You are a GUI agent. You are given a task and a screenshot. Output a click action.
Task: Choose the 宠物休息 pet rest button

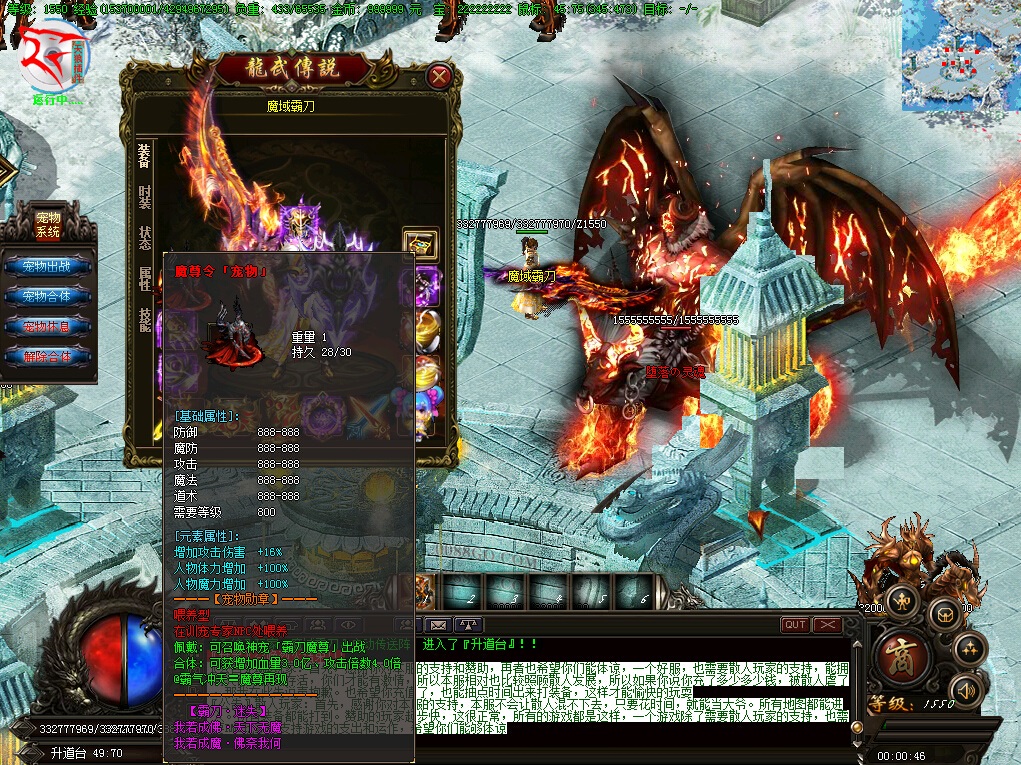(x=48, y=327)
